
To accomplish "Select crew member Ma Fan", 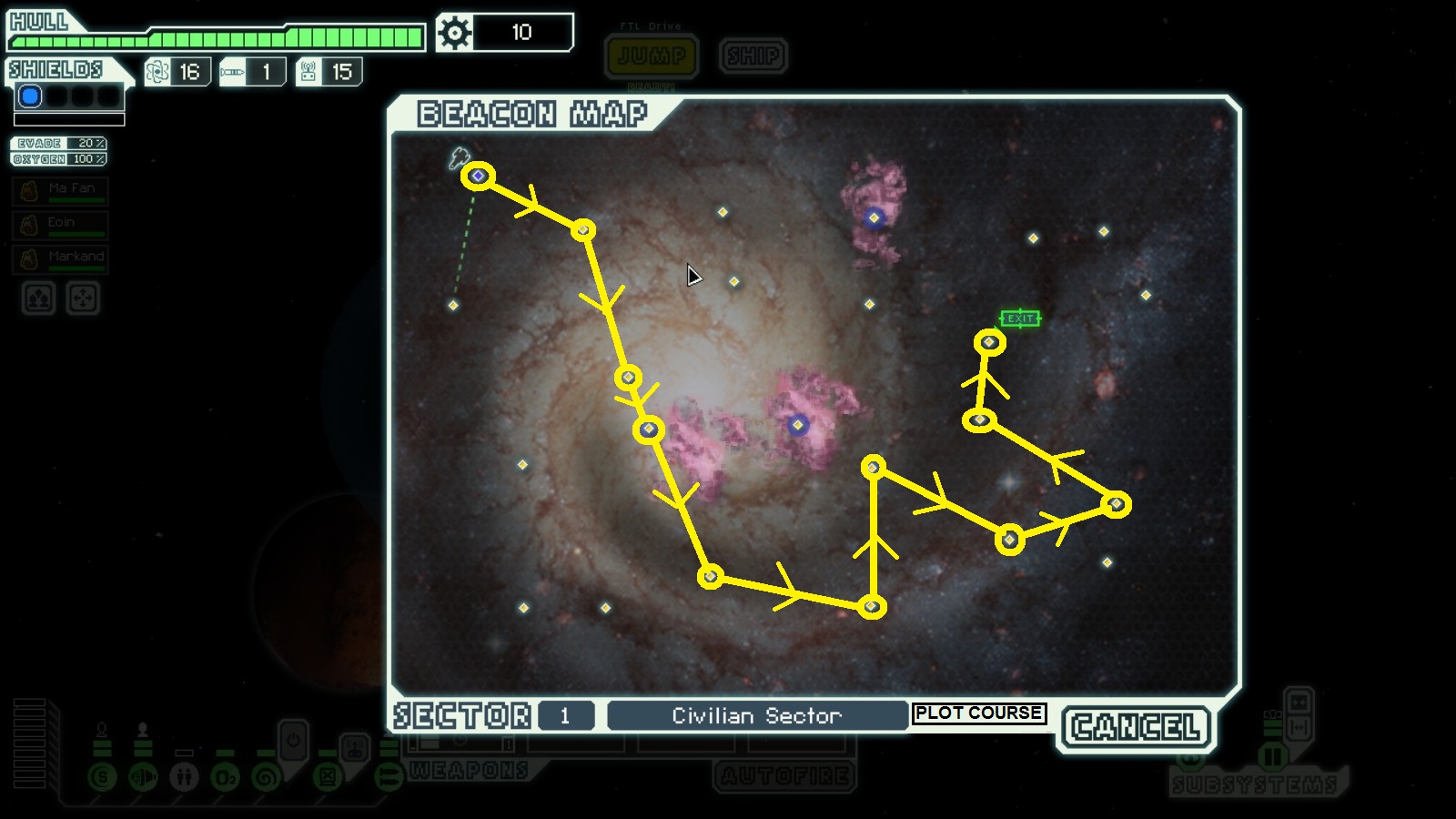I will (x=60, y=190).
